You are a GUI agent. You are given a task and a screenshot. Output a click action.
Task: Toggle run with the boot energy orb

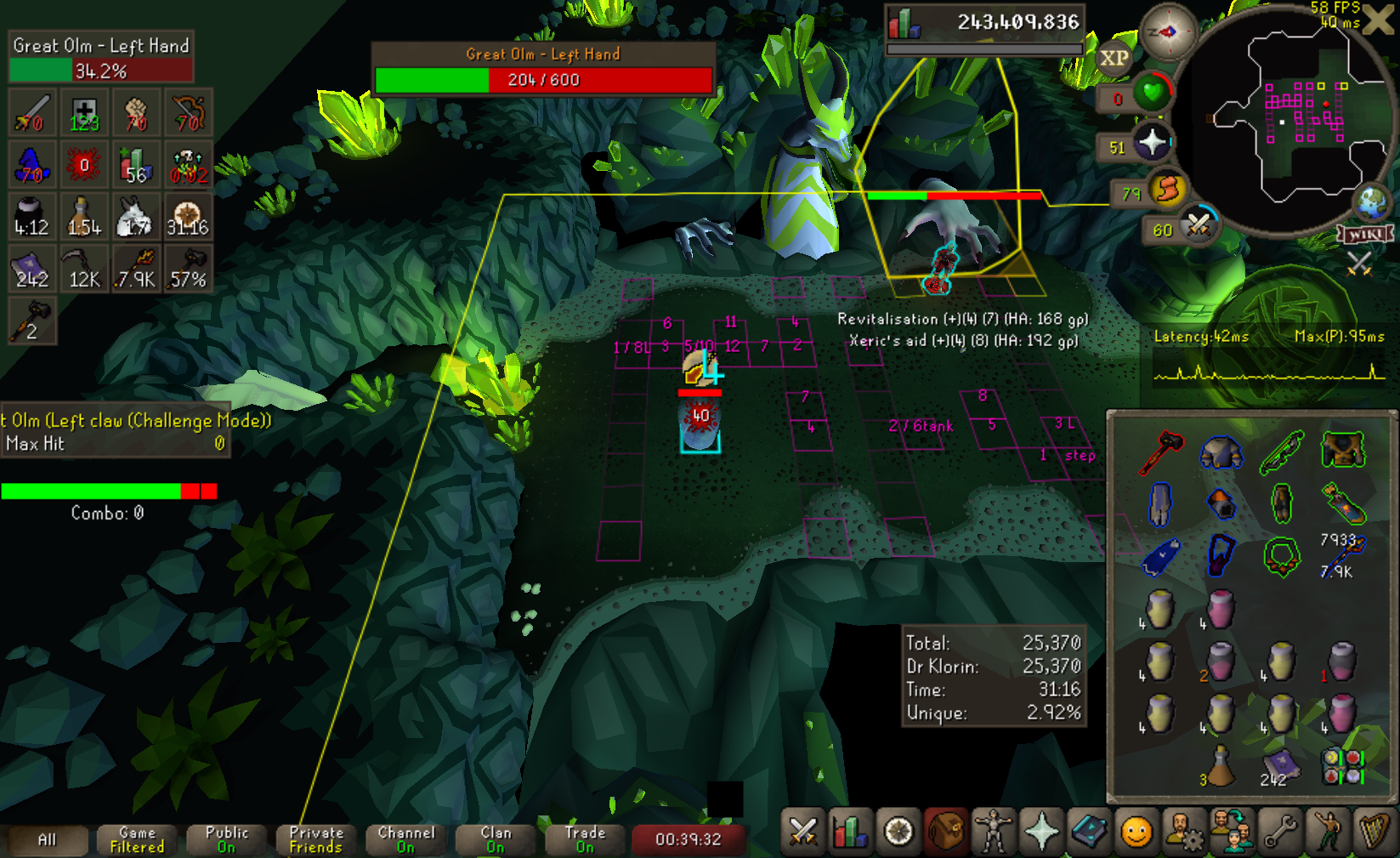pos(1167,189)
